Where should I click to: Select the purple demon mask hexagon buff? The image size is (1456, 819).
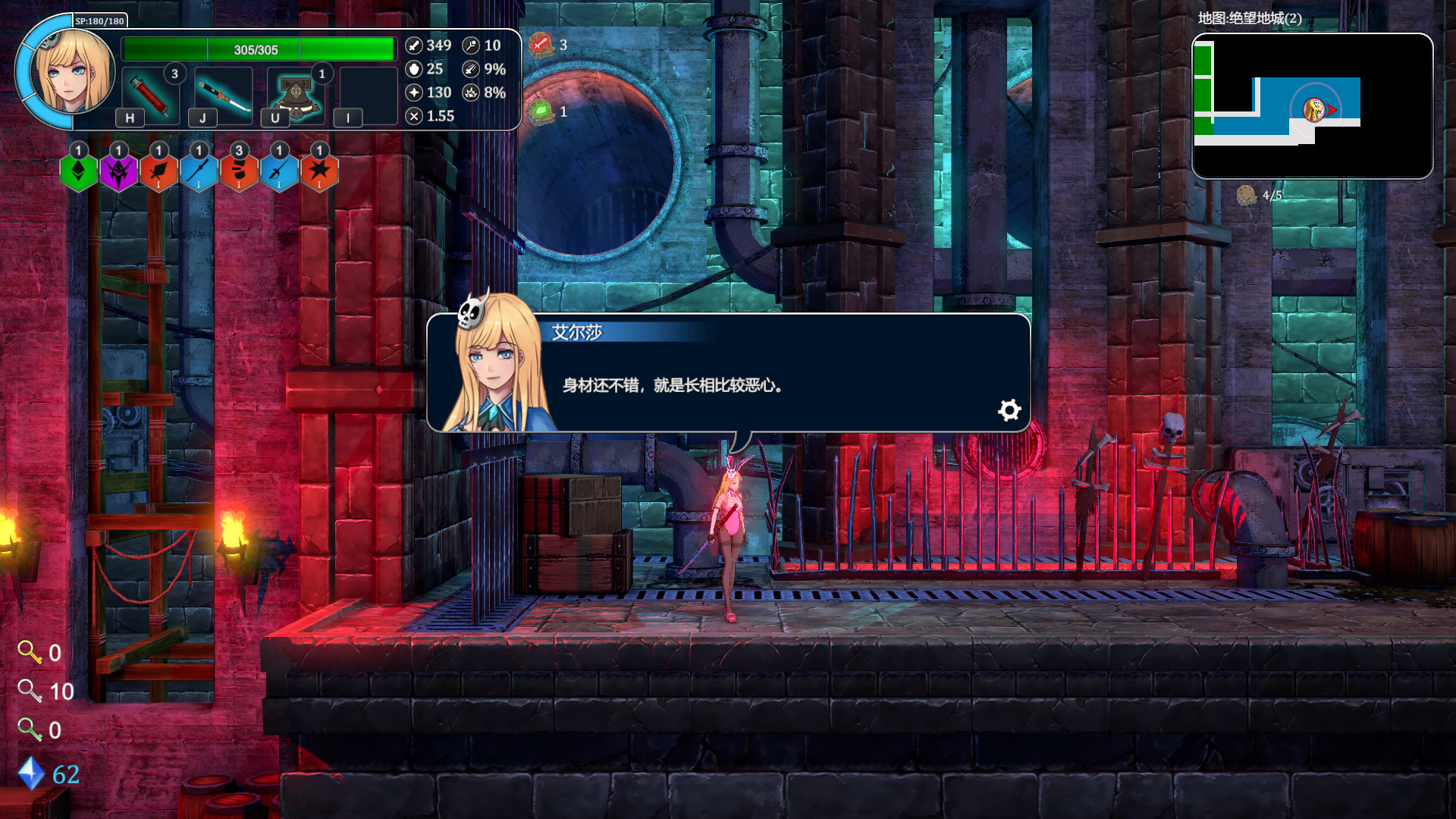pyautogui.click(x=118, y=171)
